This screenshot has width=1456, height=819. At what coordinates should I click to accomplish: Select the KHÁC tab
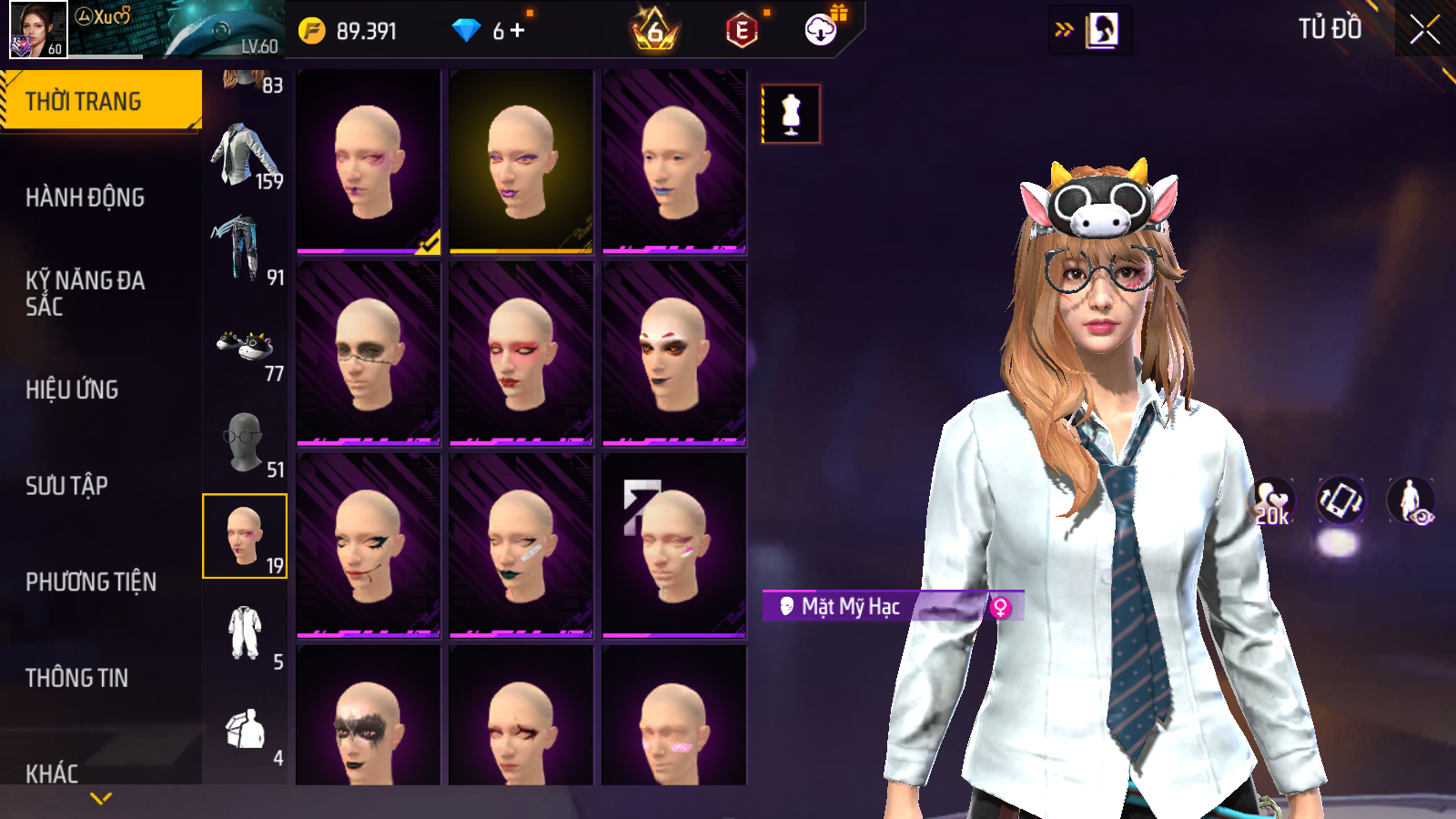pyautogui.click(x=53, y=773)
